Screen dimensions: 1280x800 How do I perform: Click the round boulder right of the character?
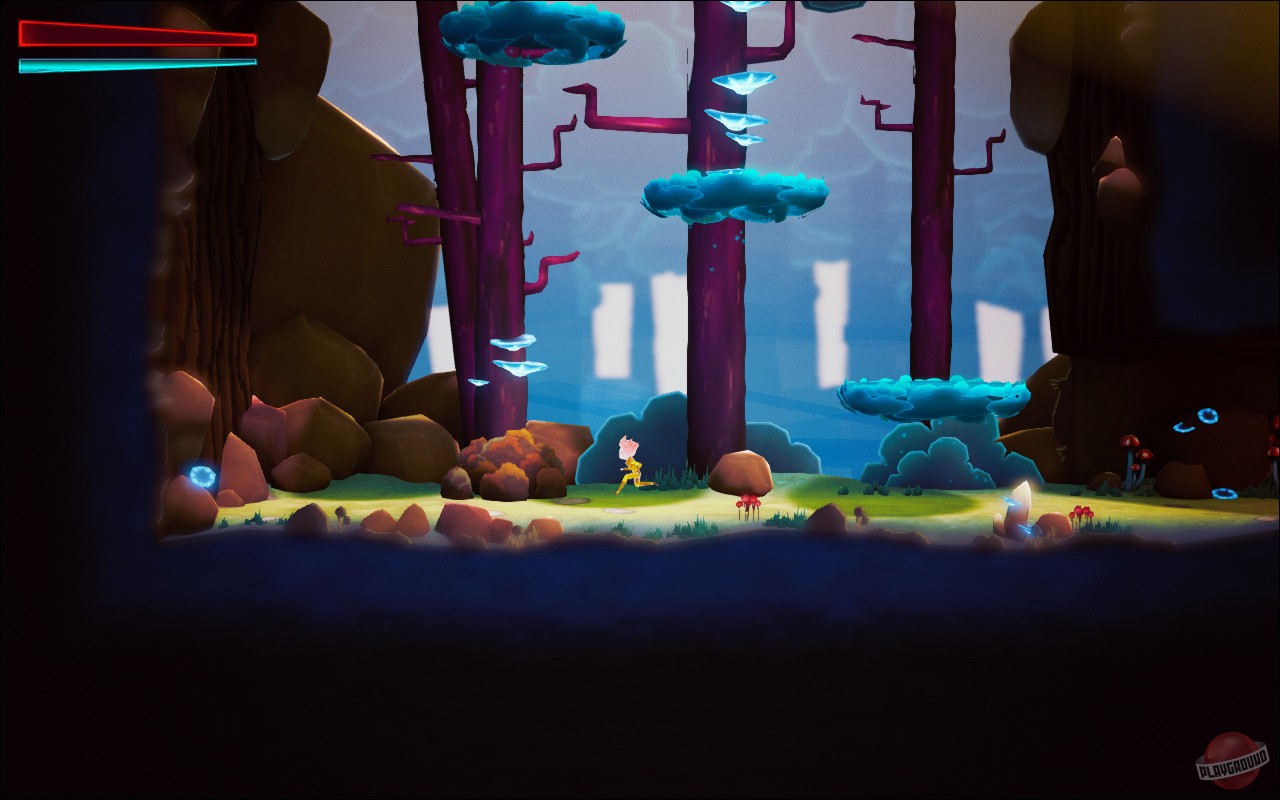(x=740, y=472)
